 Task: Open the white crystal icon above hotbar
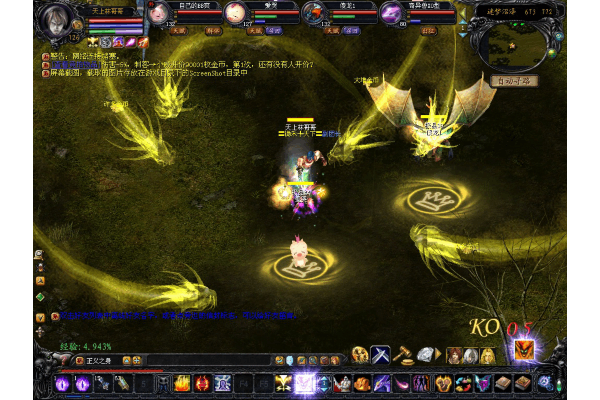[425, 354]
